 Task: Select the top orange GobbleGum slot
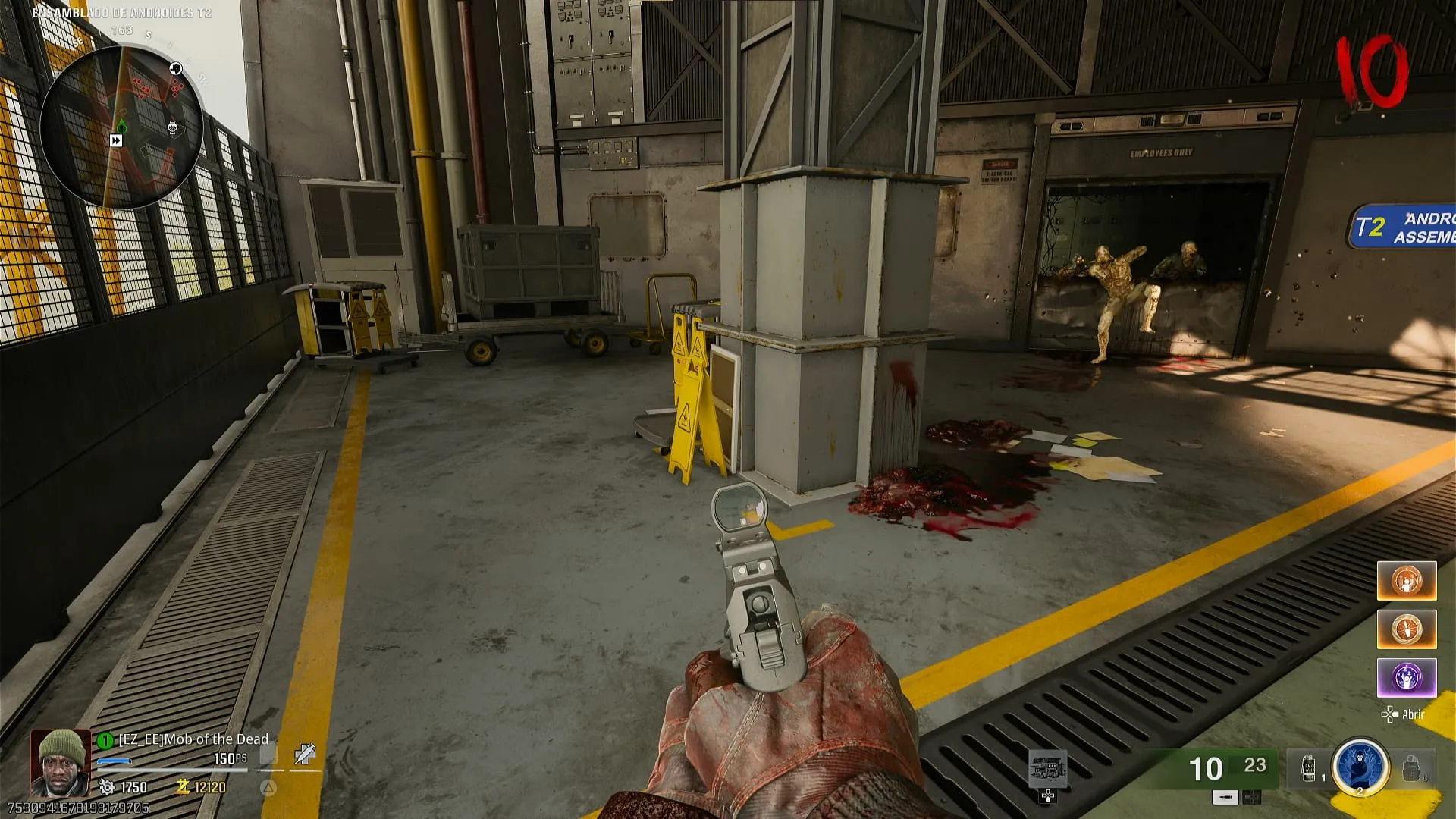tap(1407, 581)
